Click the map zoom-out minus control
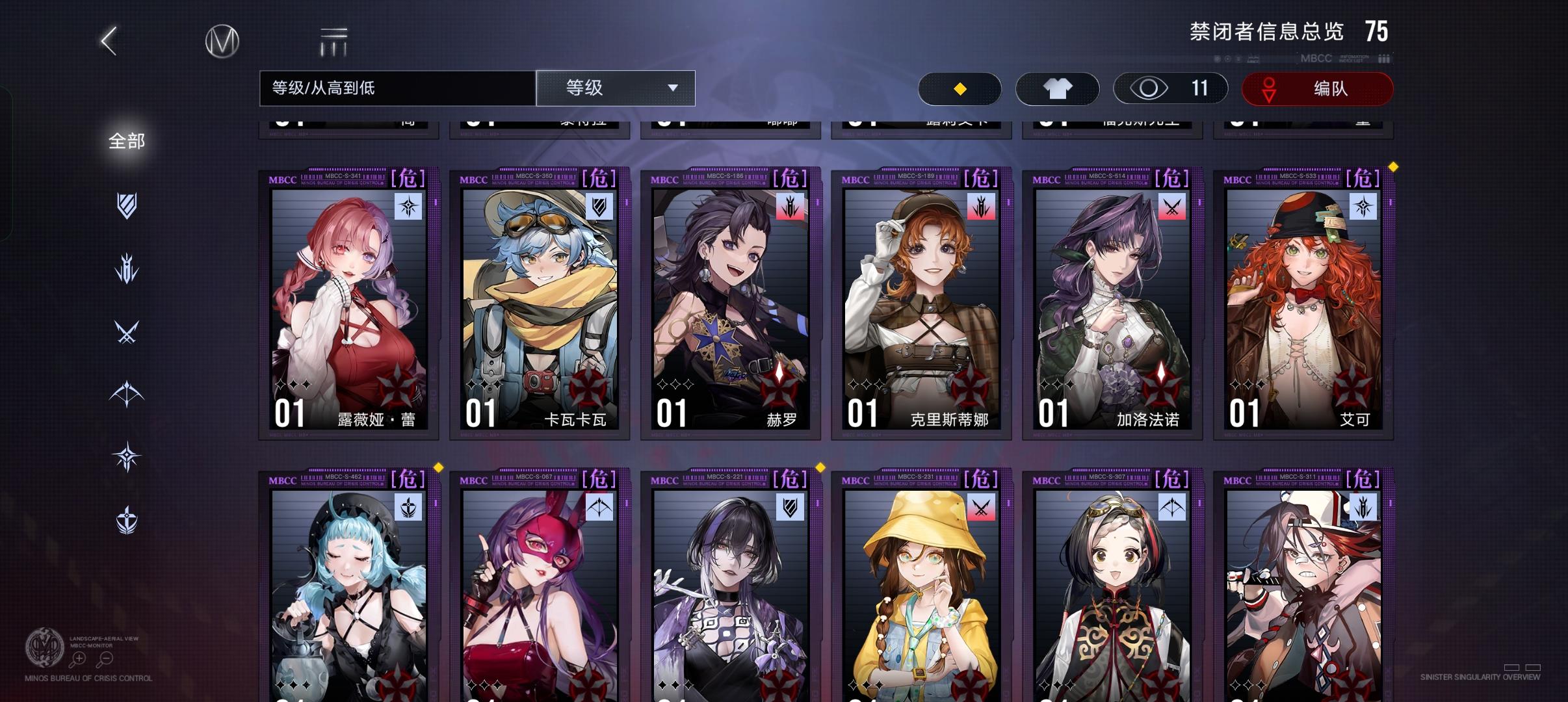This screenshot has width=1568, height=702. pos(104,658)
